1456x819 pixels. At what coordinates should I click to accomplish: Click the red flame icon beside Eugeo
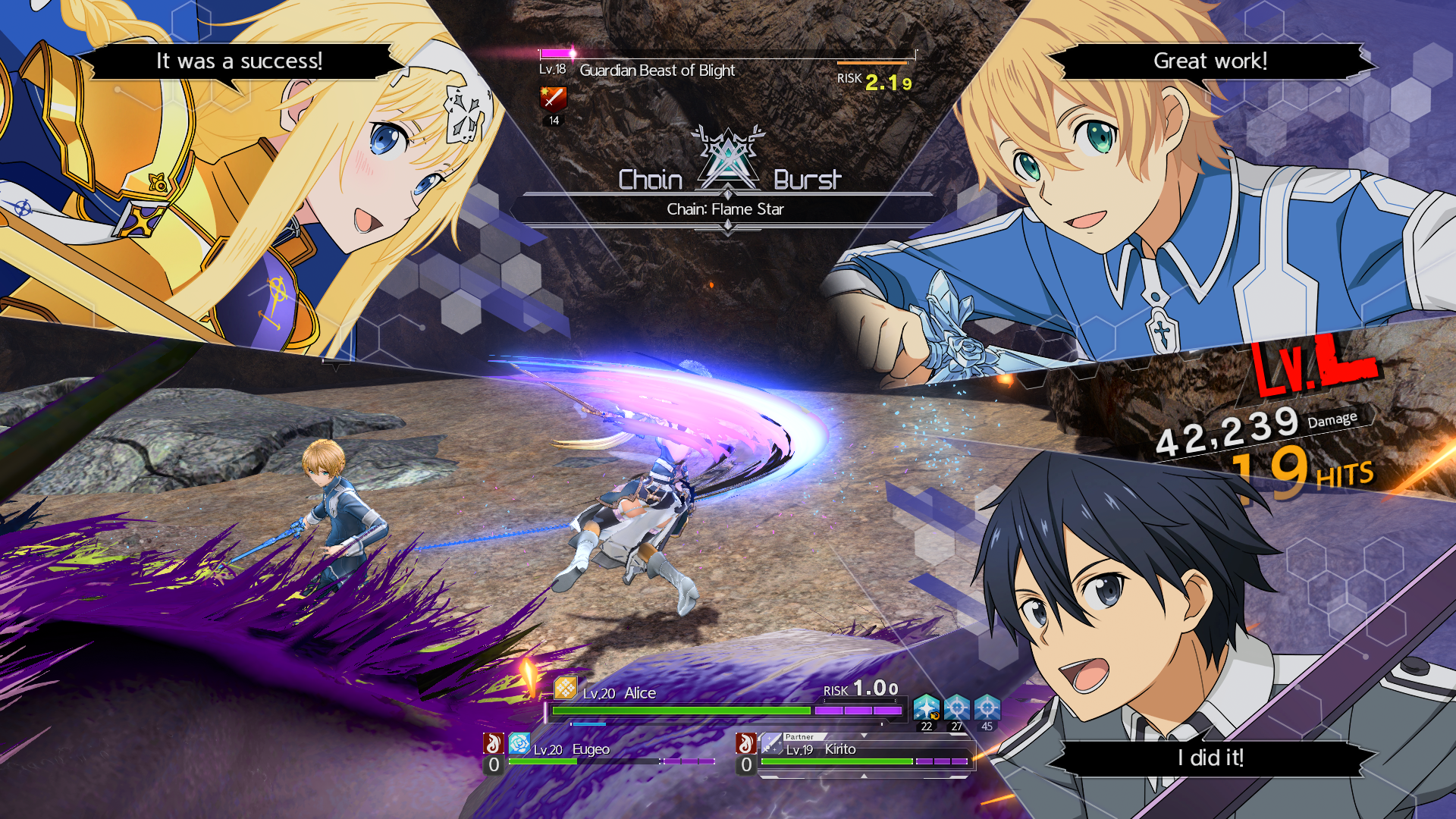[494, 743]
